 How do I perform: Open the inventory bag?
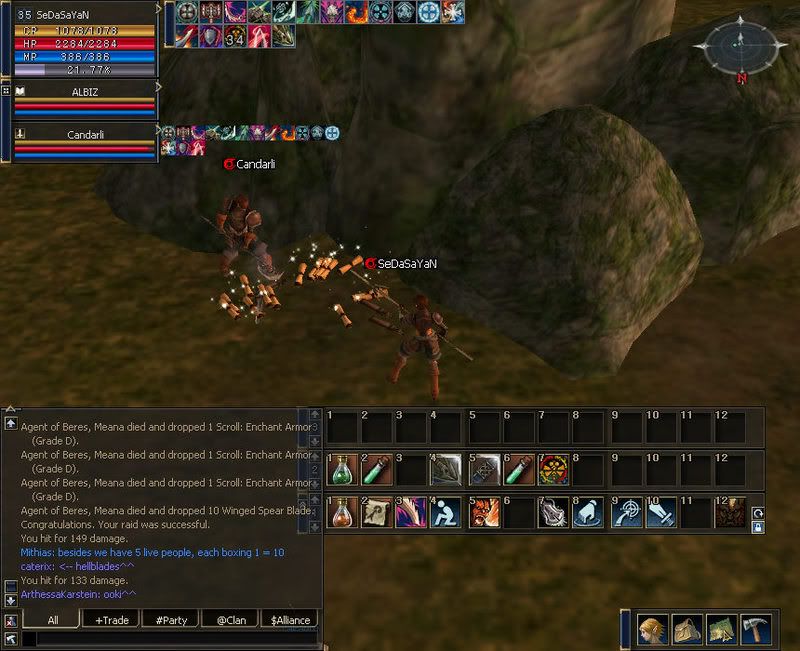[x=687, y=627]
